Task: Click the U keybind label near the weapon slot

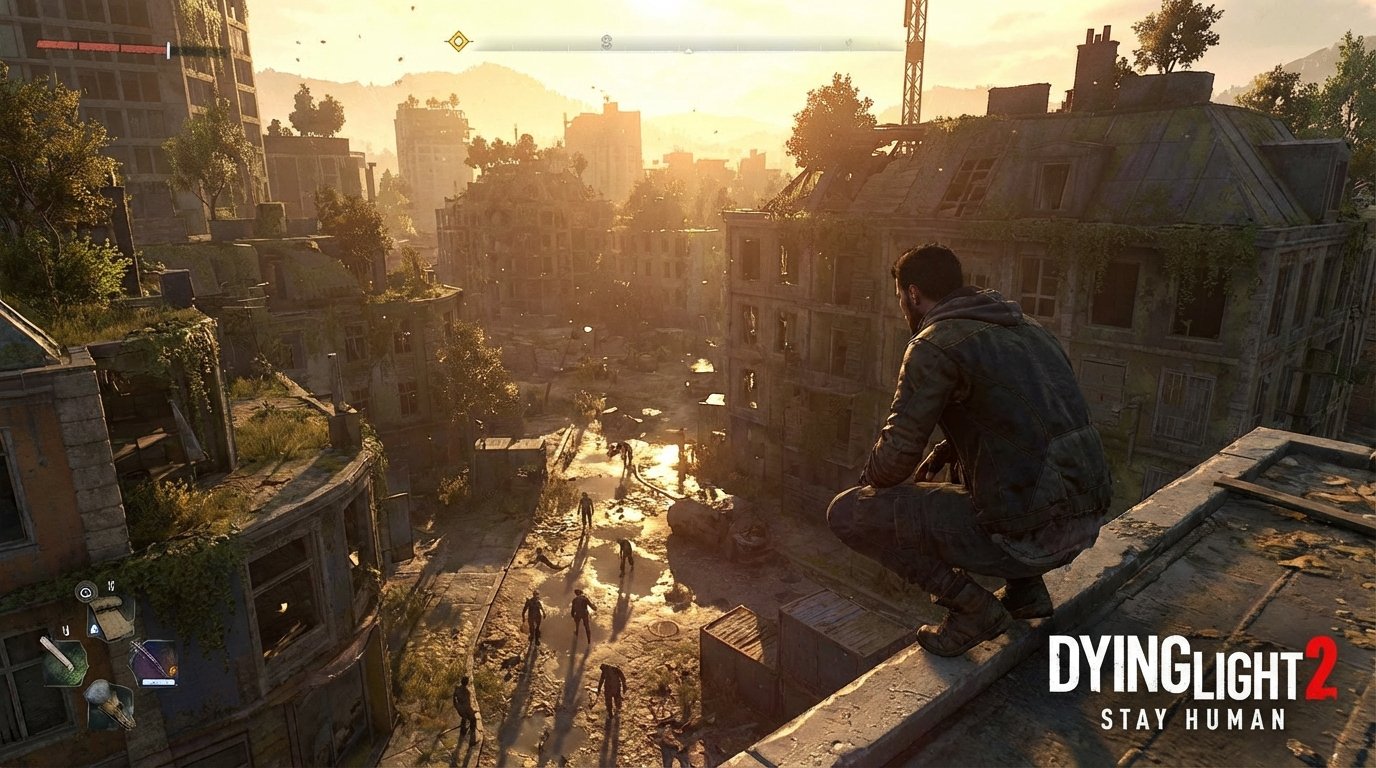Action: pyautogui.click(x=65, y=631)
